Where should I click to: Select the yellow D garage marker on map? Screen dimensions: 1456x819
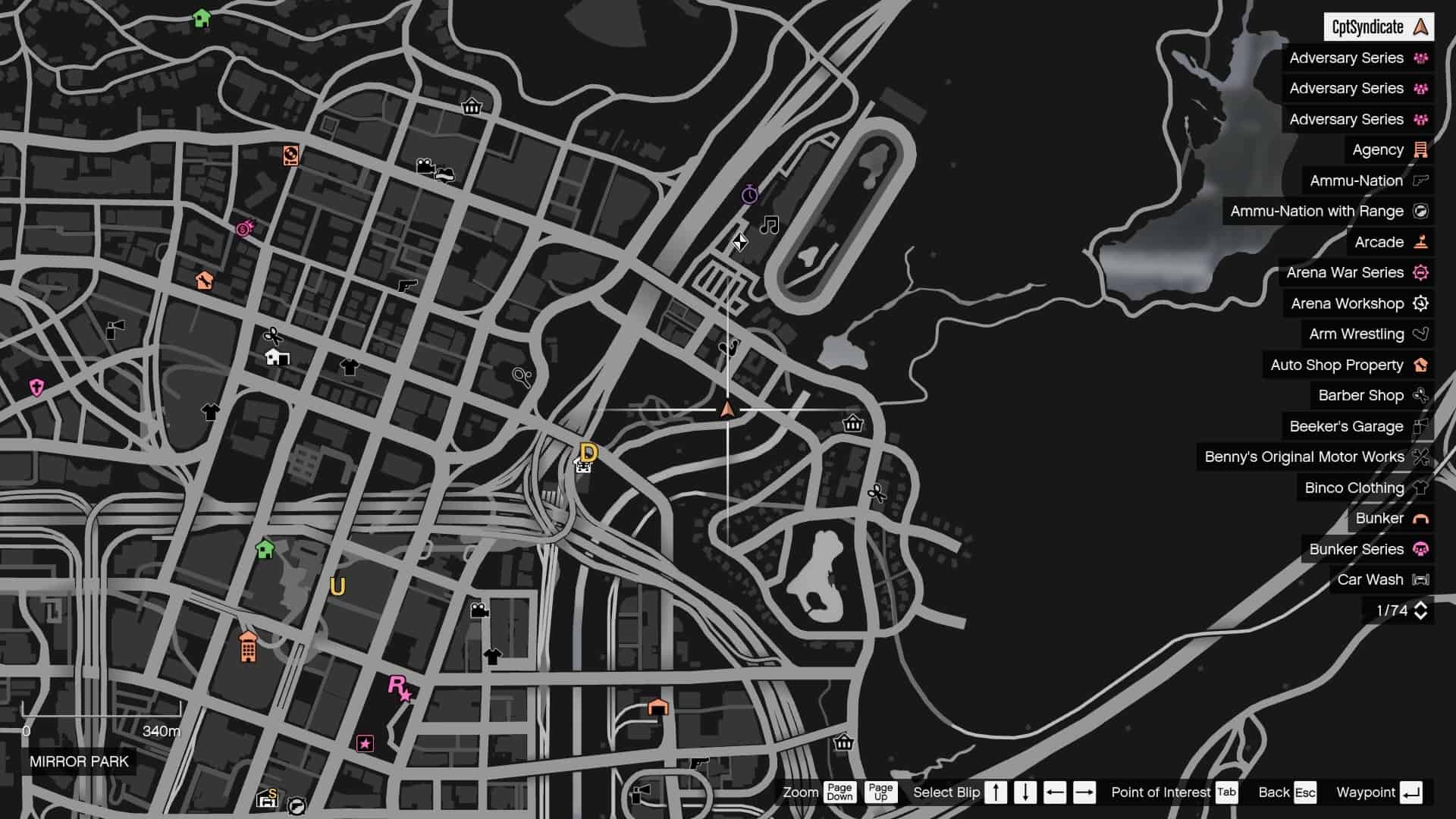click(x=588, y=453)
